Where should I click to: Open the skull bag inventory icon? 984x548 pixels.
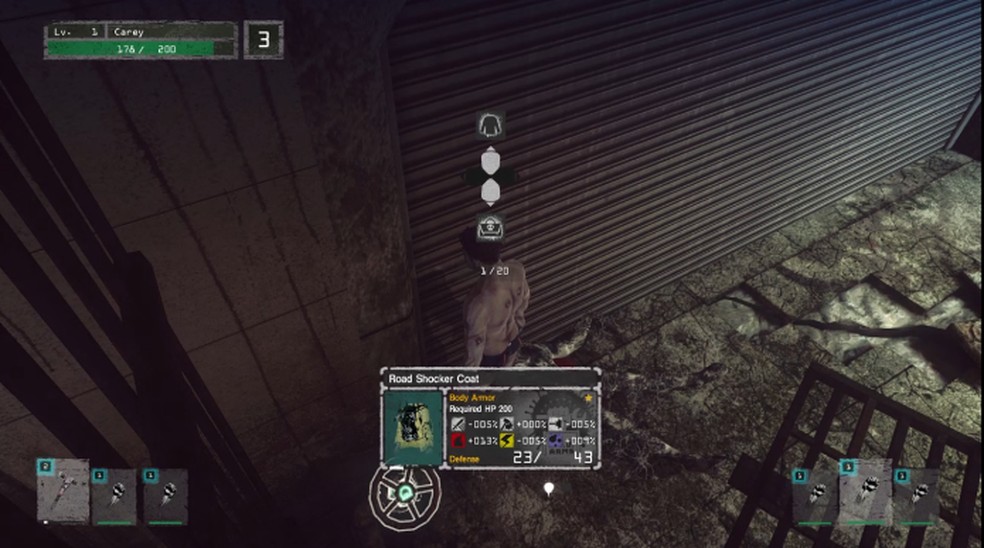(490, 228)
